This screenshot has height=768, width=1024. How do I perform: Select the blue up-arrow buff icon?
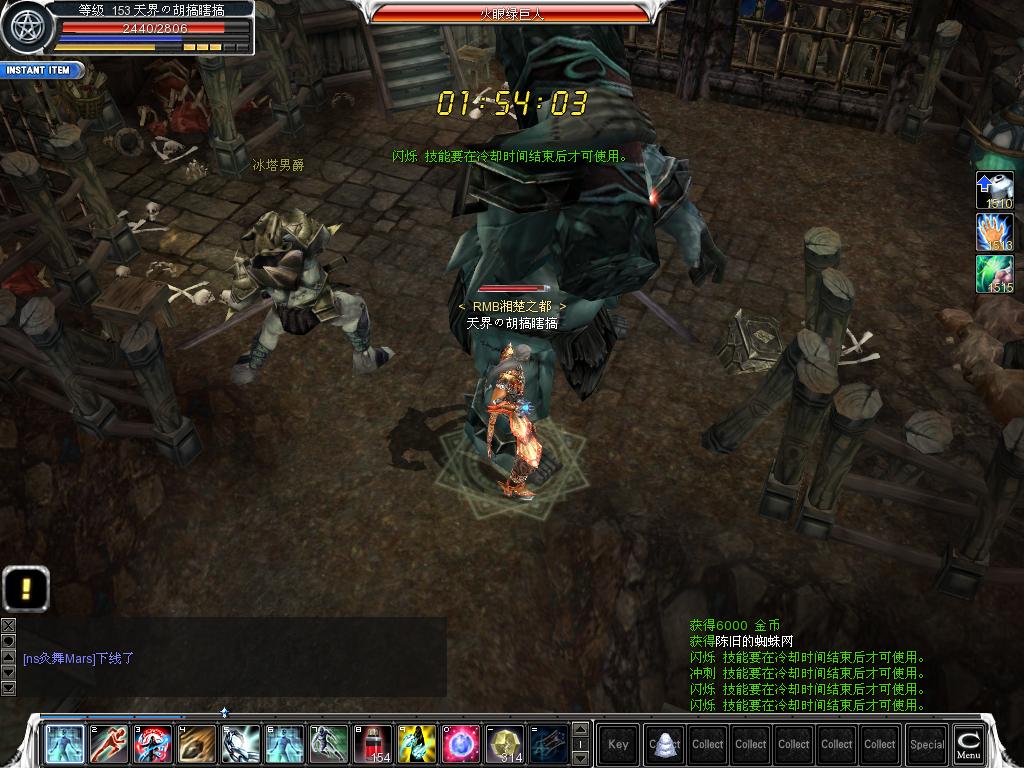(995, 190)
